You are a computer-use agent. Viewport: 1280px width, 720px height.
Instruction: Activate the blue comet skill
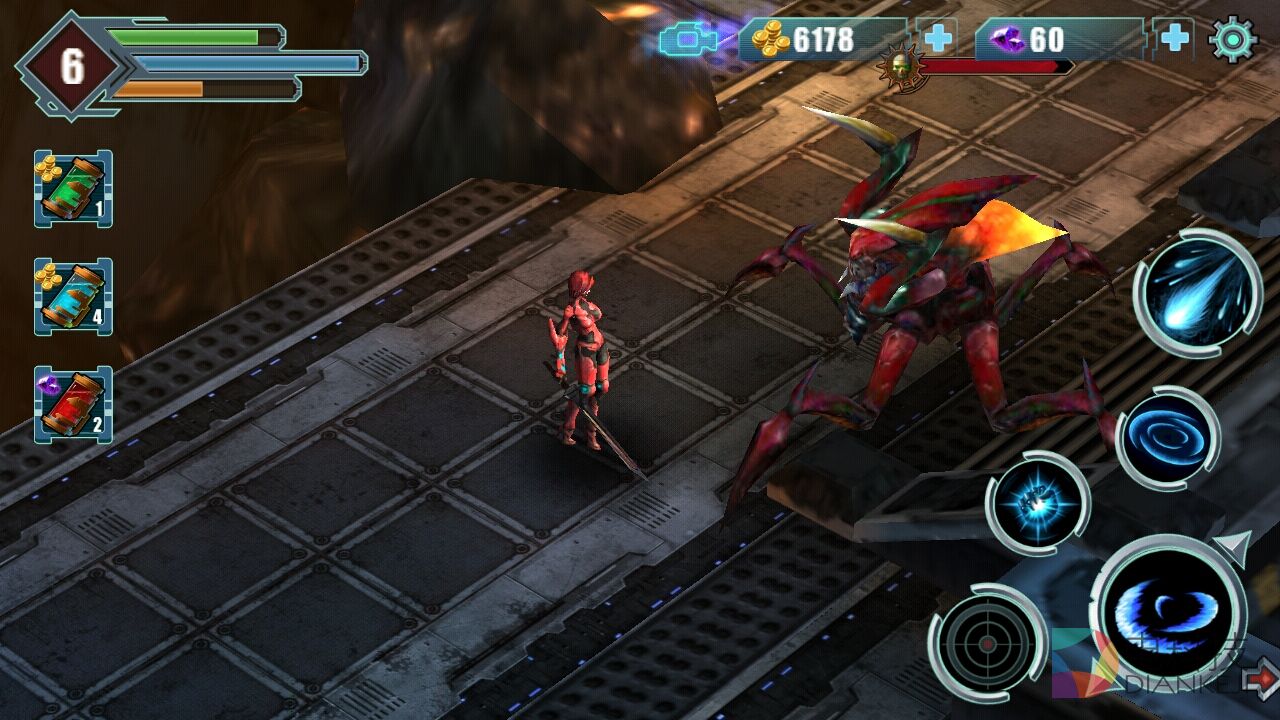[x=1197, y=293]
